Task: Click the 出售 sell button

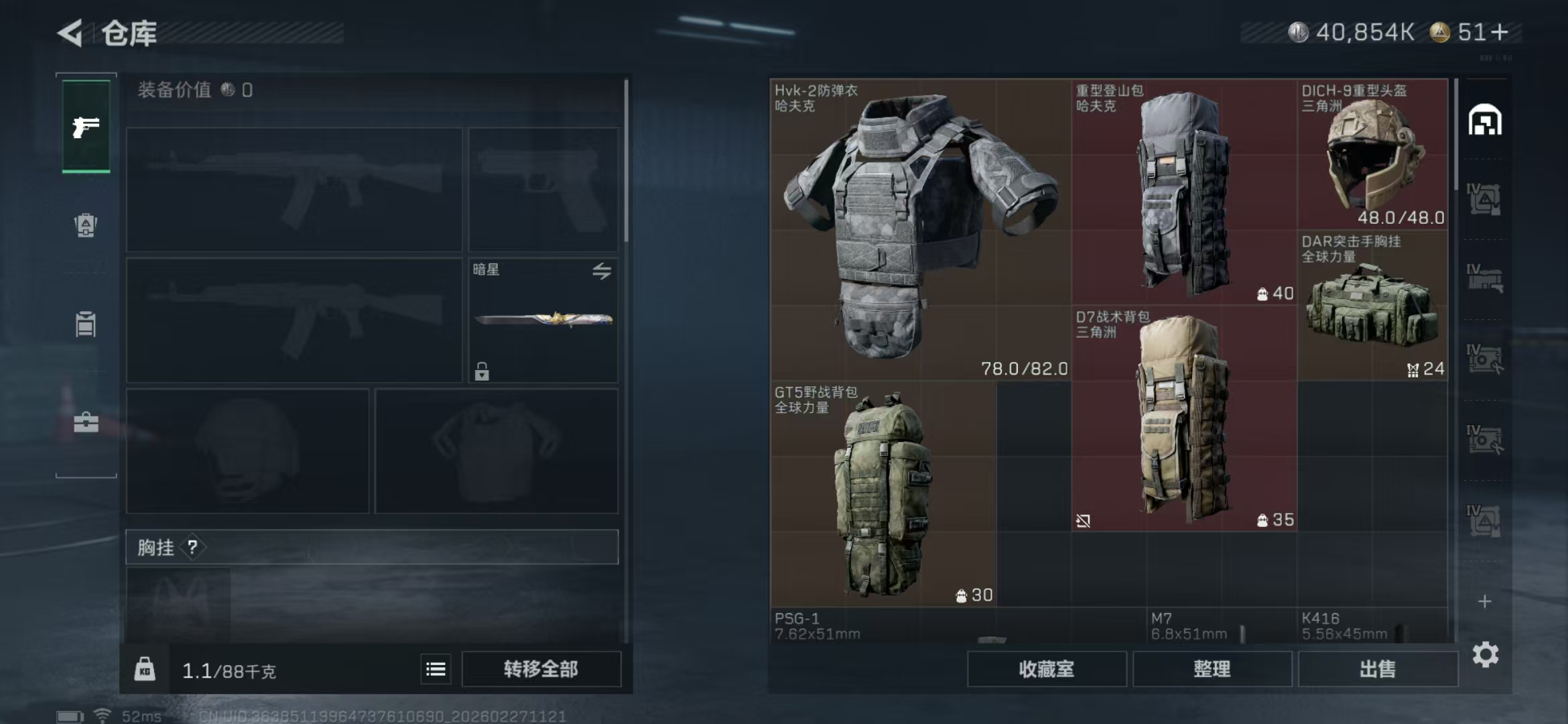Action: (1378, 669)
